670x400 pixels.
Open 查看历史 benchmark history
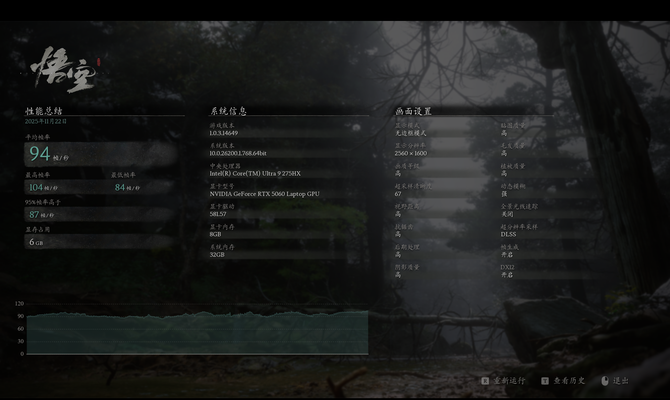click(x=566, y=381)
